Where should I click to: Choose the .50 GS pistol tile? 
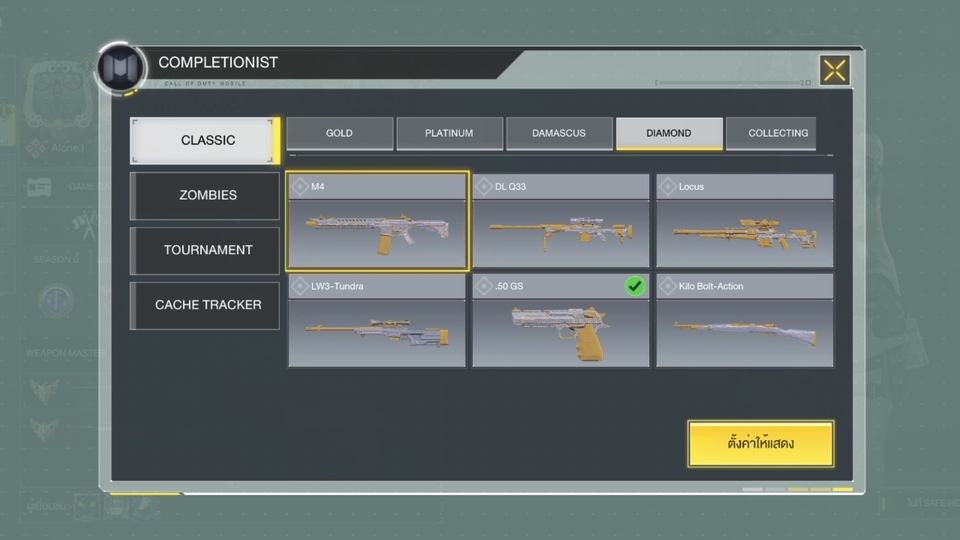click(561, 321)
